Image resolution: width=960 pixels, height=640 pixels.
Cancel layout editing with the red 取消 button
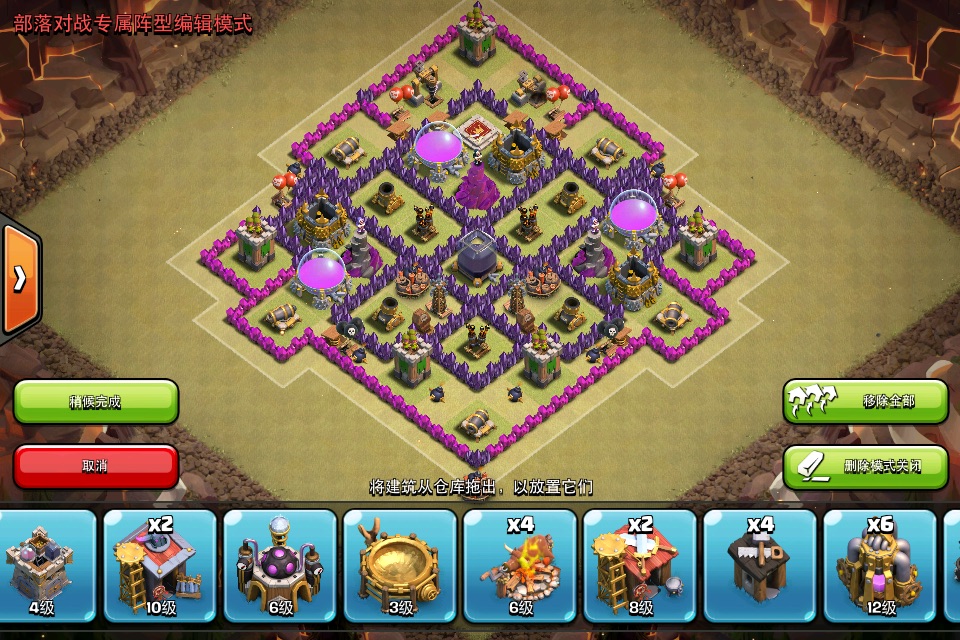coord(96,466)
